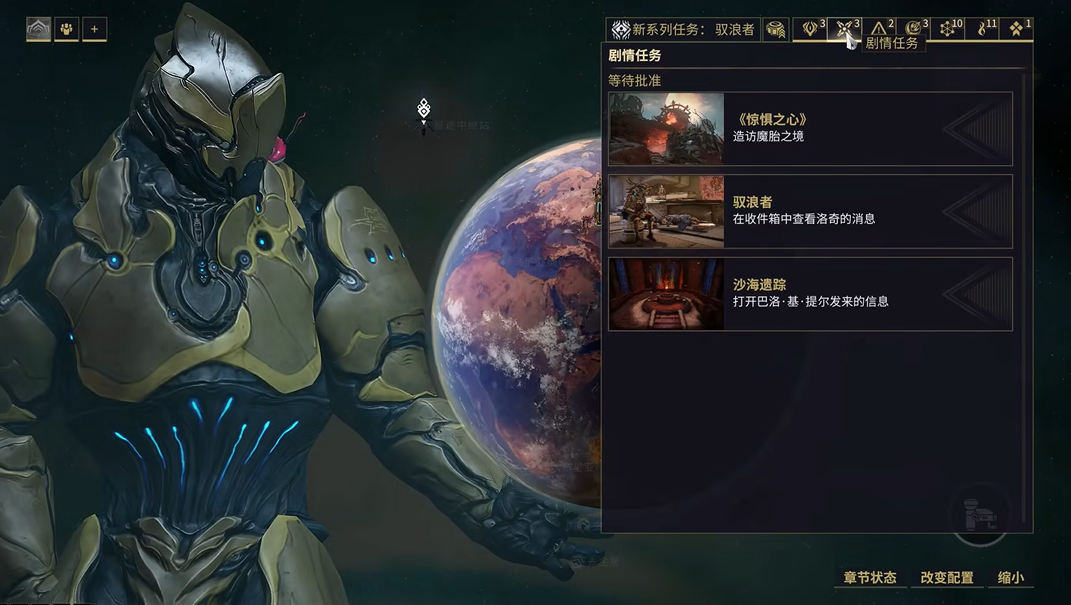The height and width of the screenshot is (605, 1071).
Task: Open the 《惊惧之心》 quest entry
Action: pos(810,129)
